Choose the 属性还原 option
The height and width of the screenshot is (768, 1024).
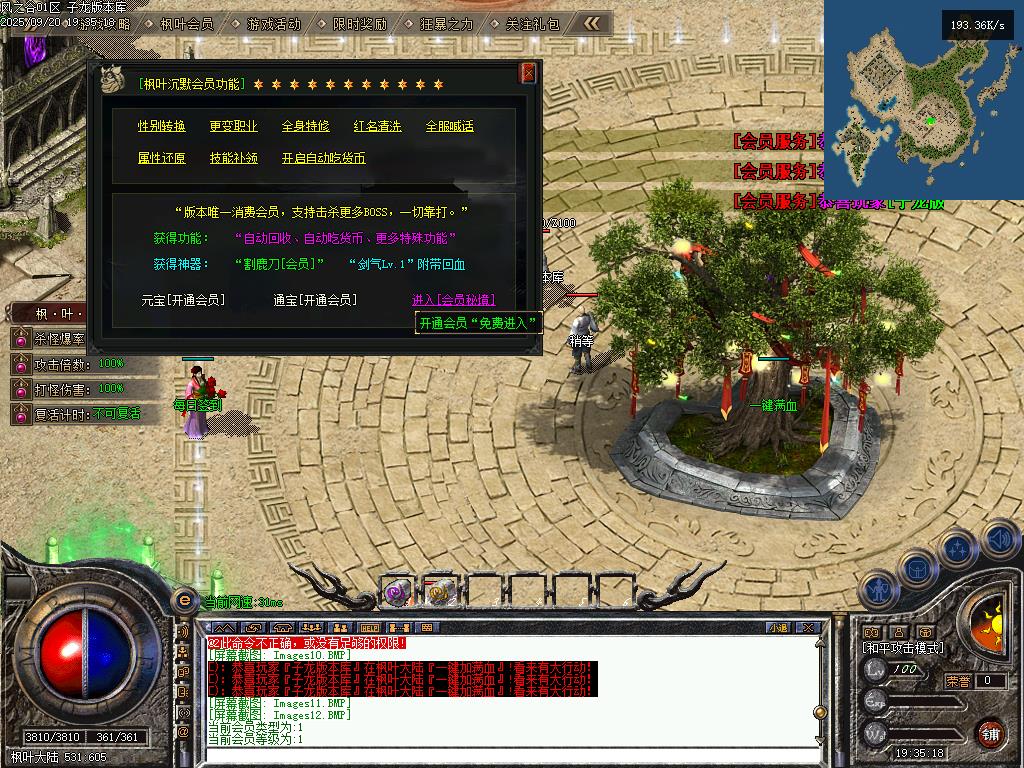click(x=162, y=158)
